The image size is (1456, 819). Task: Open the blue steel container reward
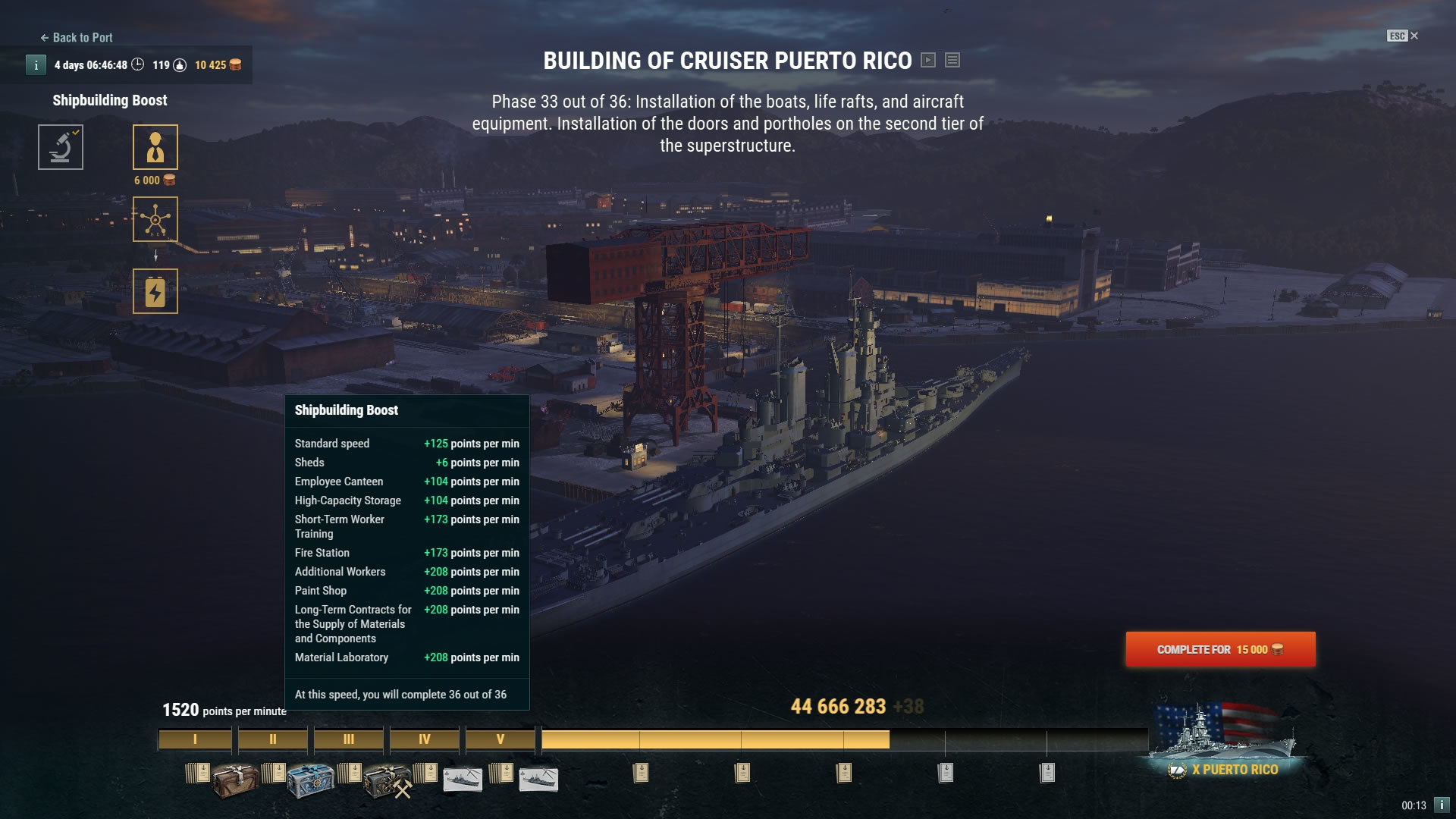click(x=310, y=780)
